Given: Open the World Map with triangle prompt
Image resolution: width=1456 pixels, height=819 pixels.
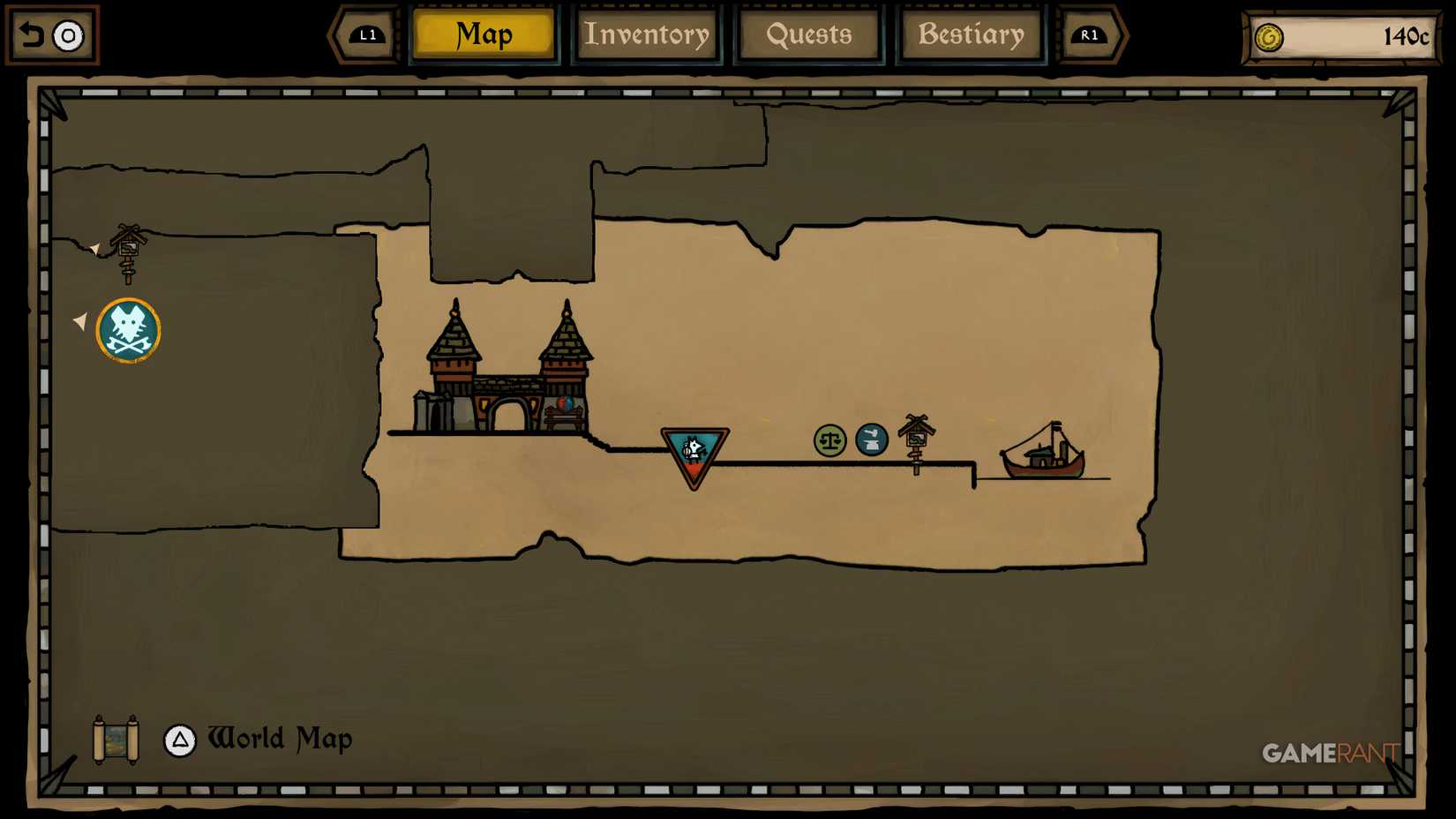Looking at the screenshot, I should [x=179, y=740].
